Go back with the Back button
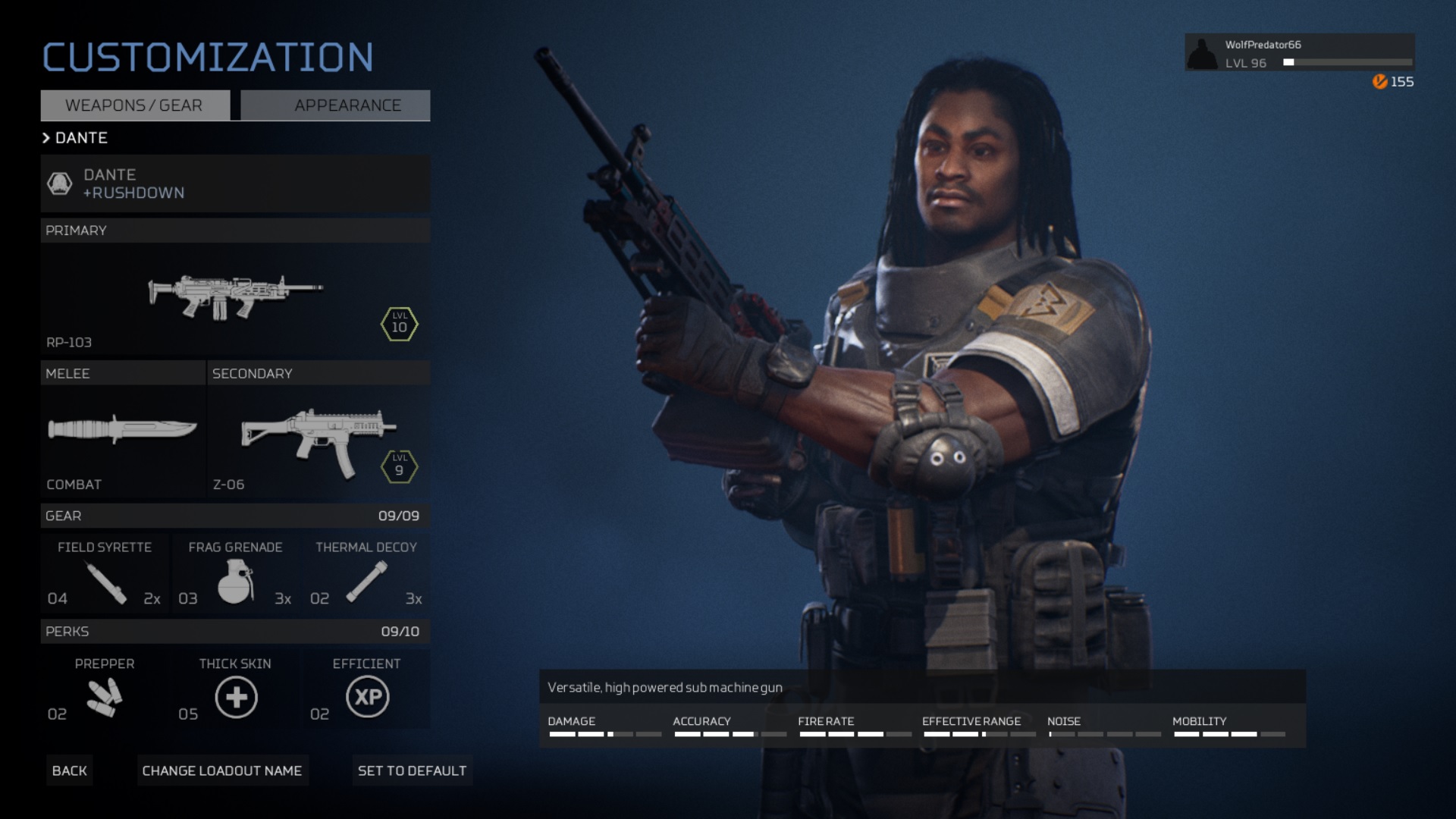This screenshot has width=1456, height=819. click(x=70, y=770)
